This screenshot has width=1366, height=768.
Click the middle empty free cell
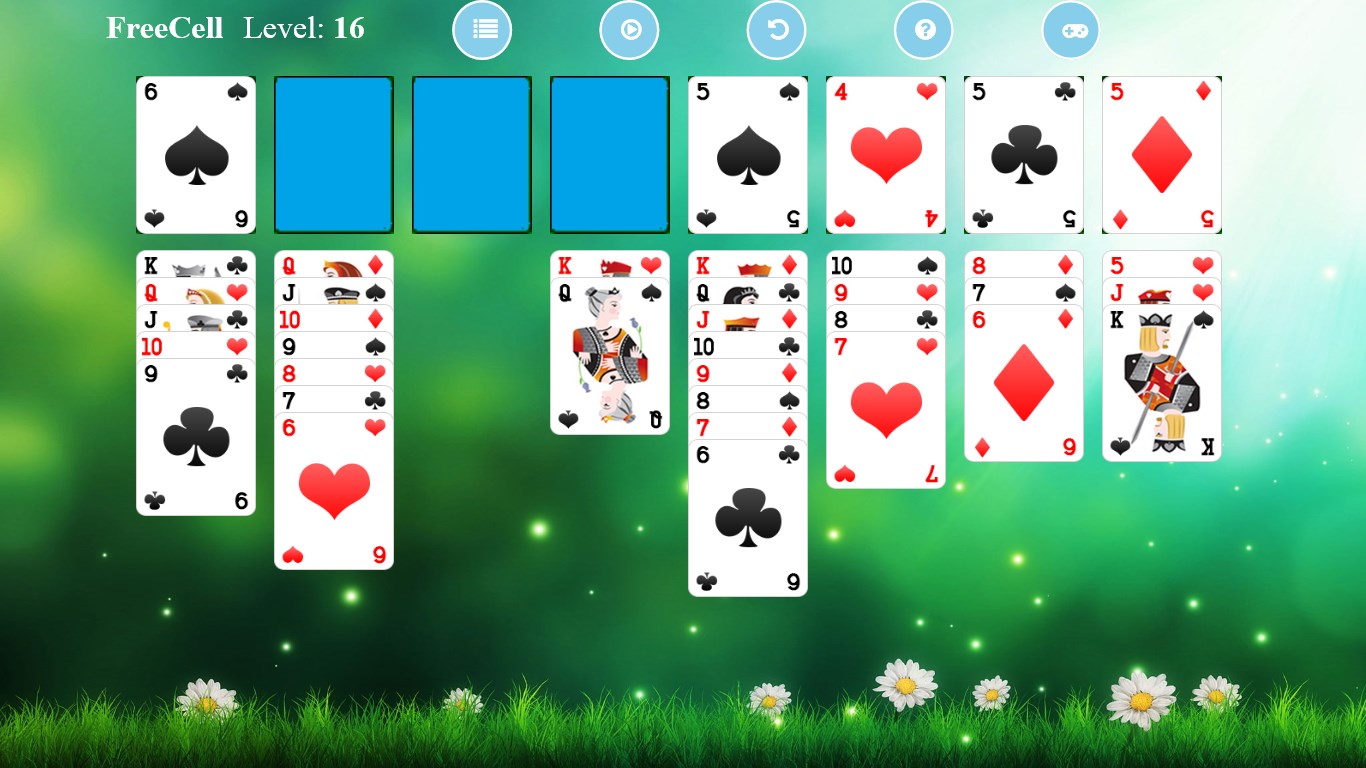point(471,154)
